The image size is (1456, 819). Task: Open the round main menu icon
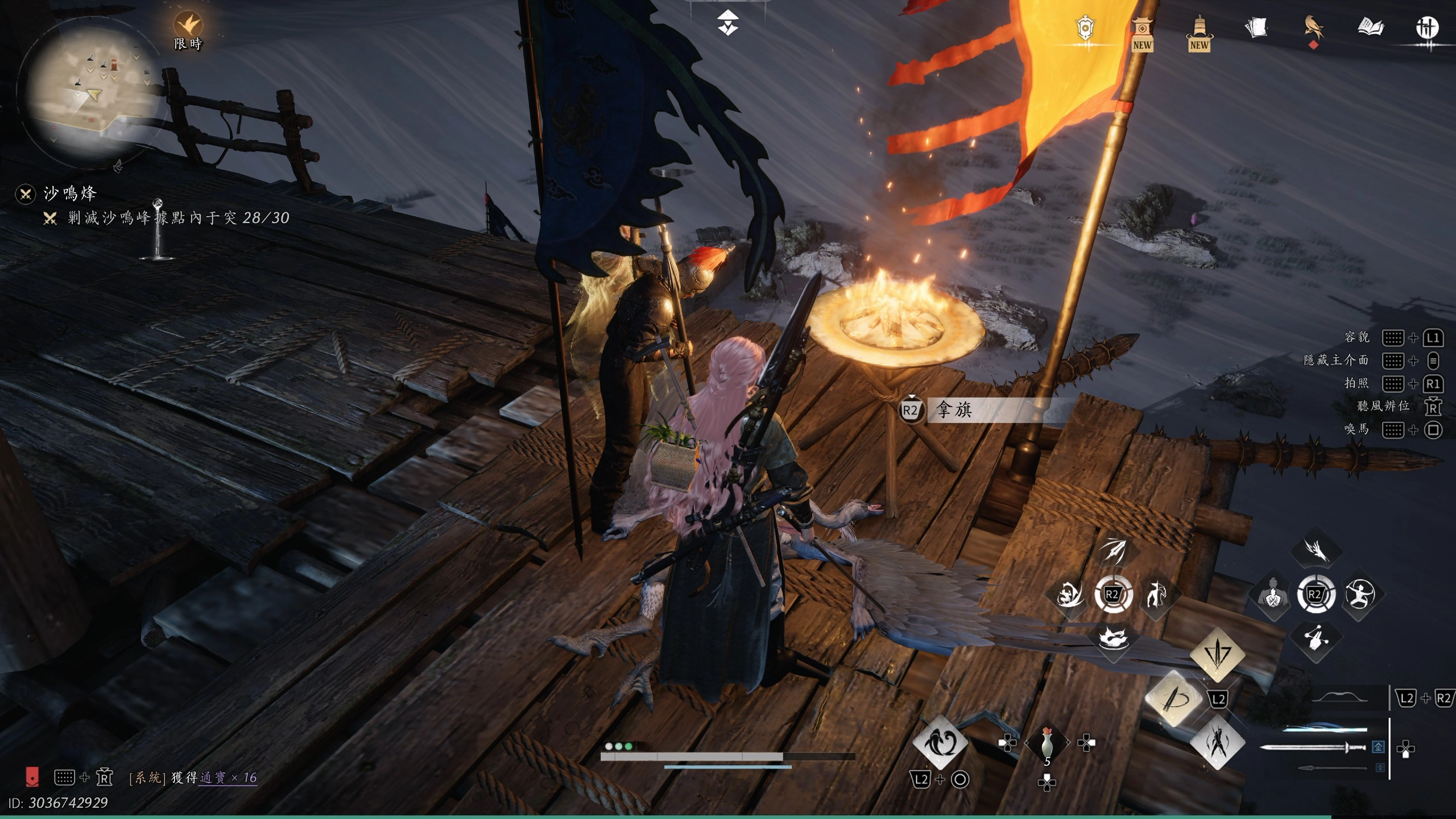[x=1426, y=27]
